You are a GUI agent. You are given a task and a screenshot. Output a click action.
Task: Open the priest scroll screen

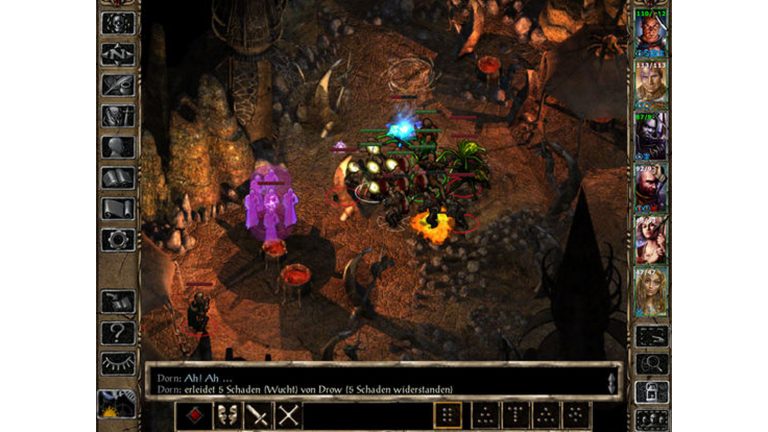click(x=118, y=208)
